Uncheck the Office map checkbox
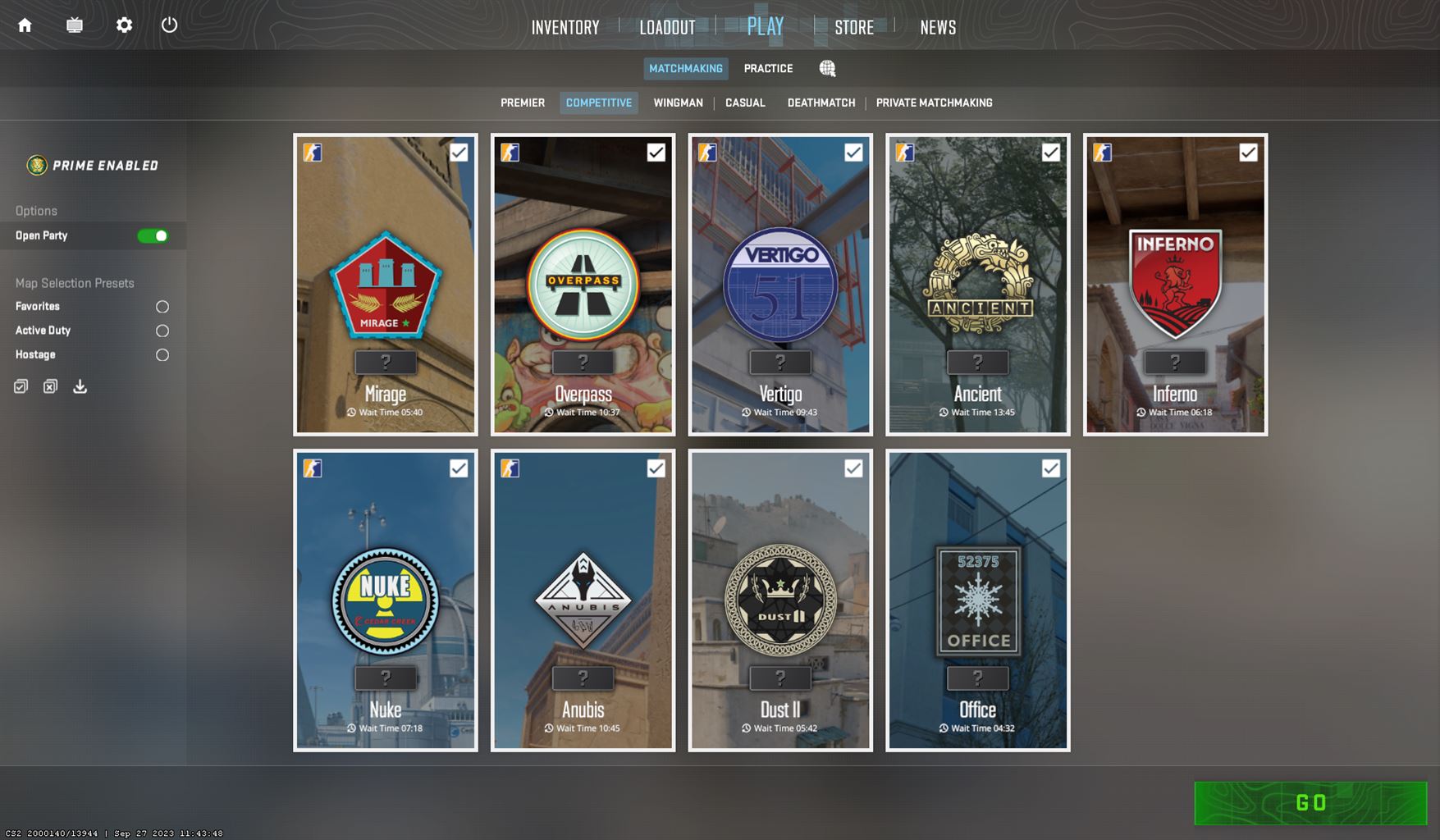Screen dimensions: 1440x840 pos(1051,468)
